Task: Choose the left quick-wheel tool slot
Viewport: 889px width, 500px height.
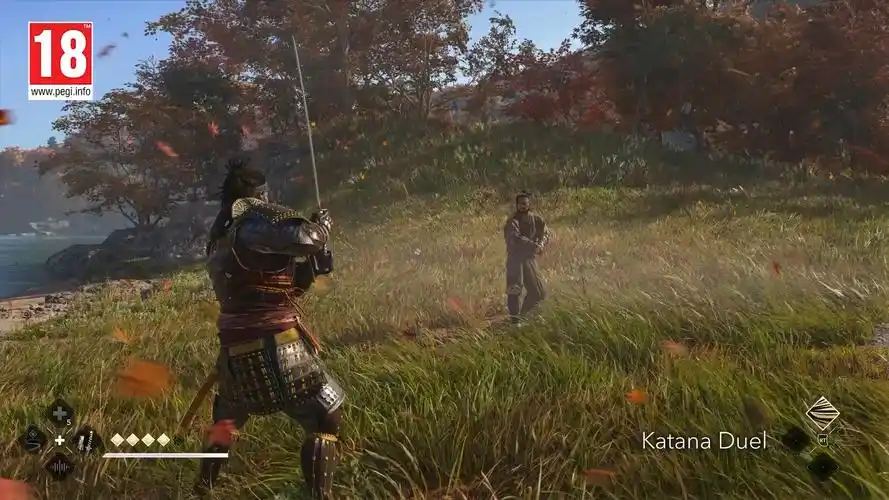Action: (32, 439)
